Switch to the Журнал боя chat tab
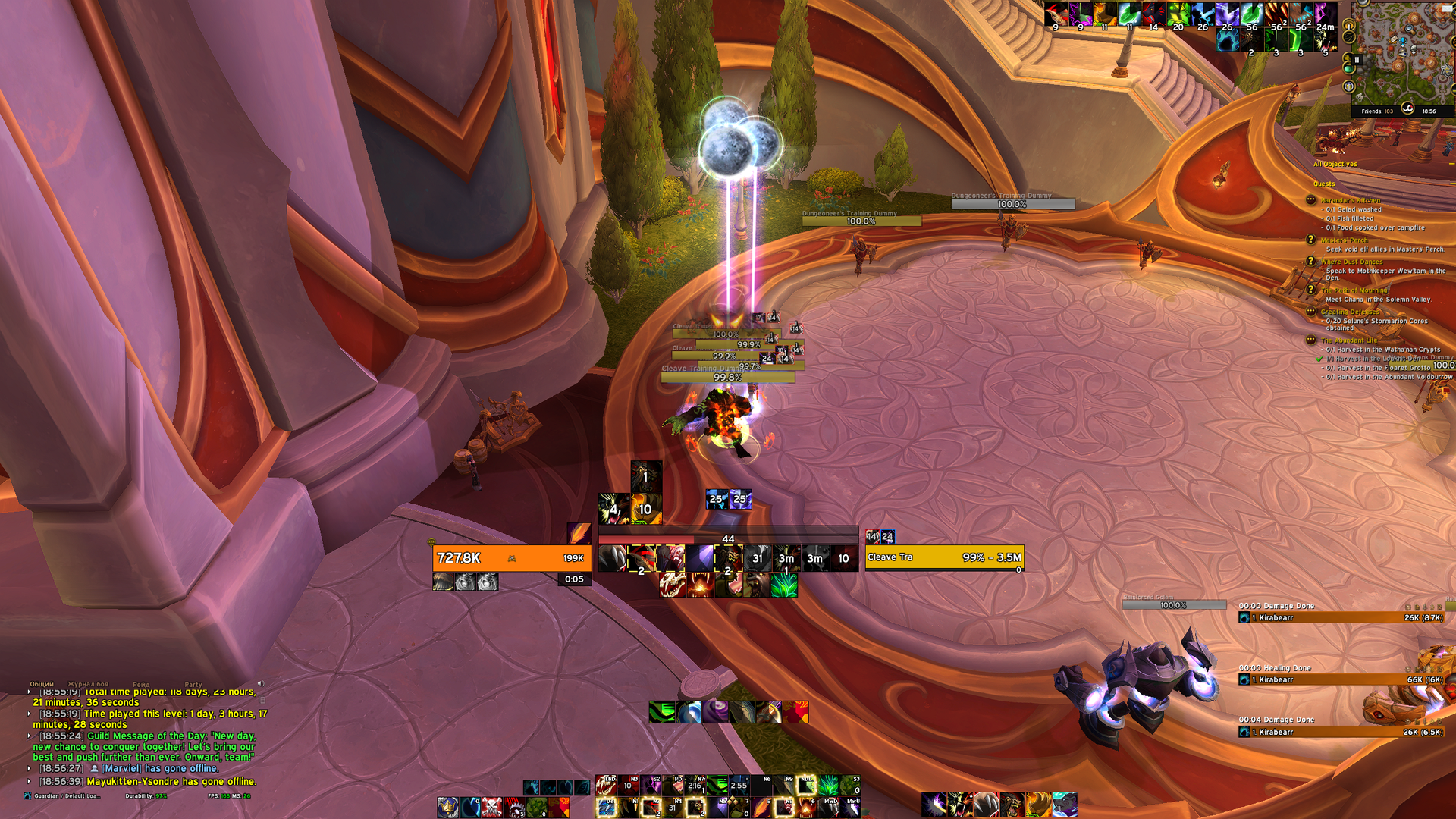This screenshot has width=1456, height=819. (x=88, y=684)
